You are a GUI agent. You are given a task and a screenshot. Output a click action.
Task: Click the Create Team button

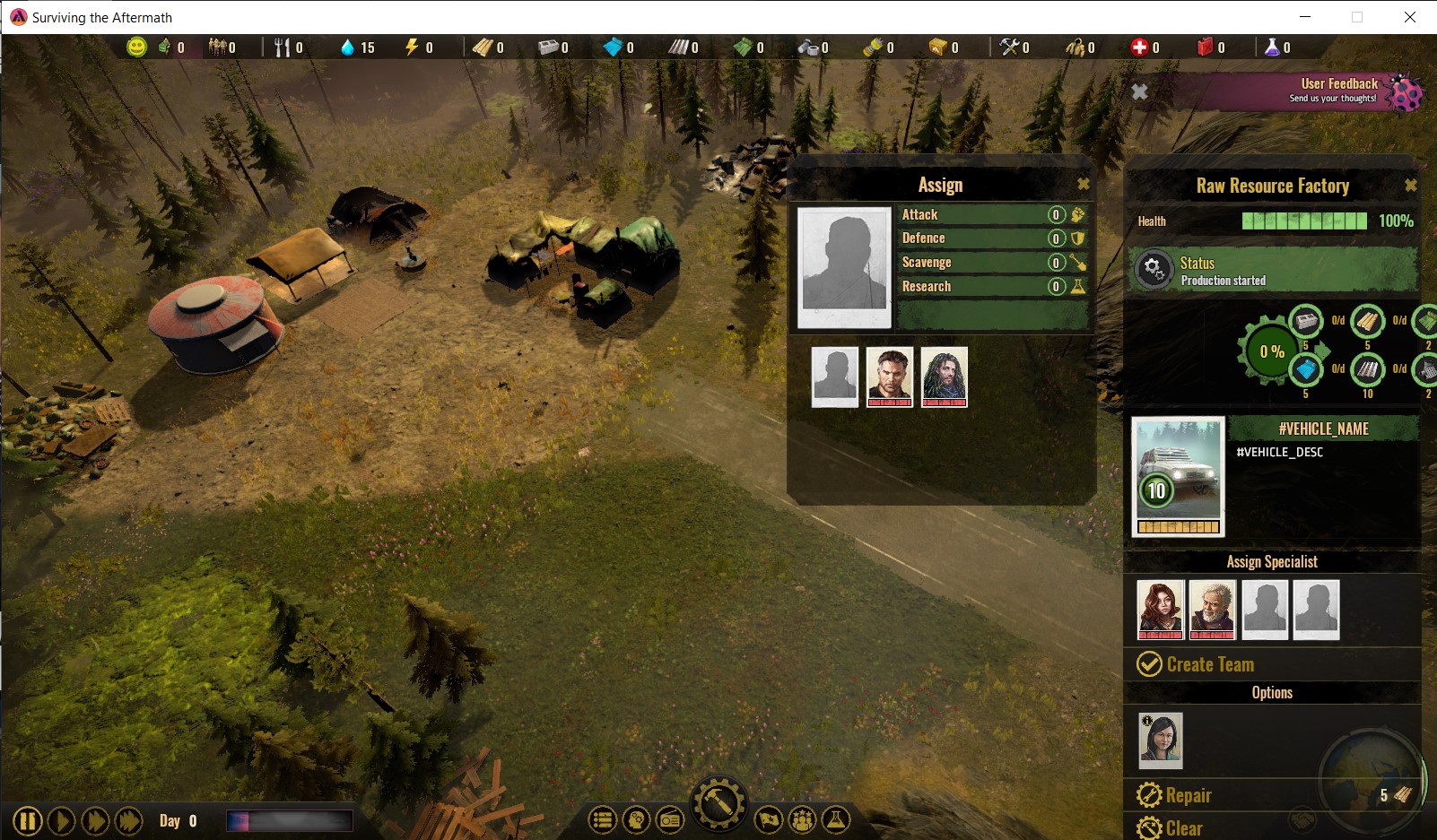pos(1196,664)
